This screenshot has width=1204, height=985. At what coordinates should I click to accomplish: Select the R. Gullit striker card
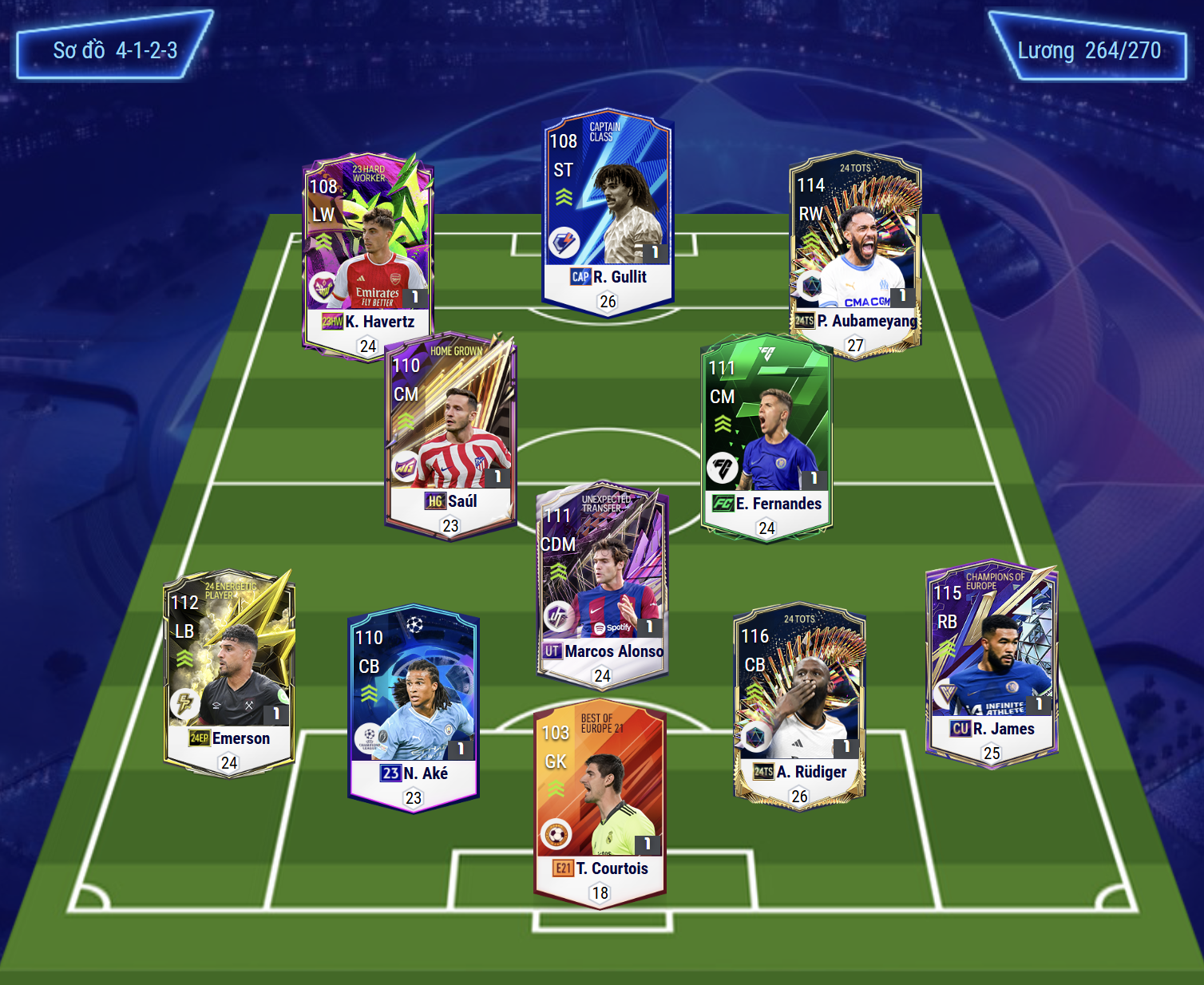point(608,212)
